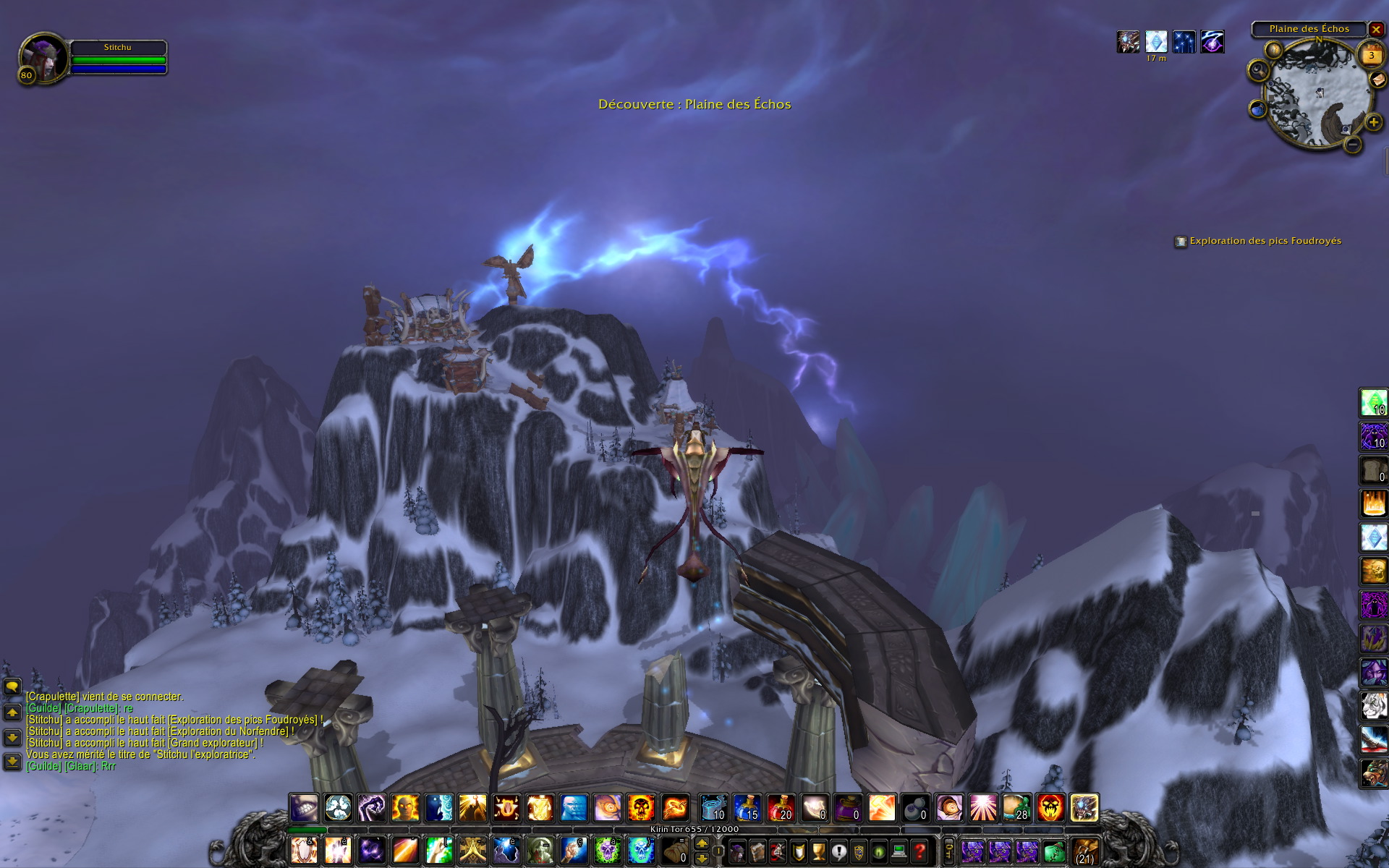Open the keyring beside the bags
Image resolution: width=1389 pixels, height=868 pixels.
[949, 851]
